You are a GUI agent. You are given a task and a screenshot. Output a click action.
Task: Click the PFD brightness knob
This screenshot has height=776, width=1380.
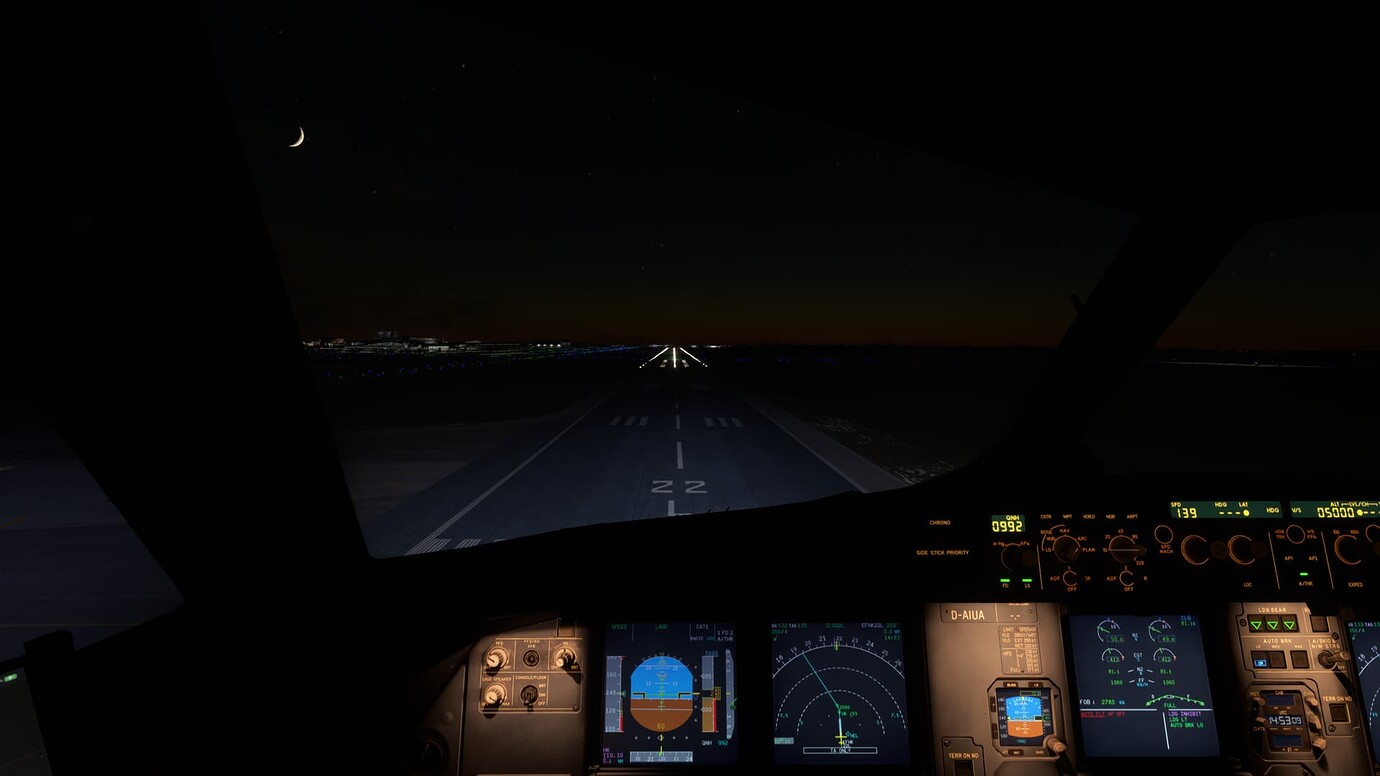[x=495, y=658]
